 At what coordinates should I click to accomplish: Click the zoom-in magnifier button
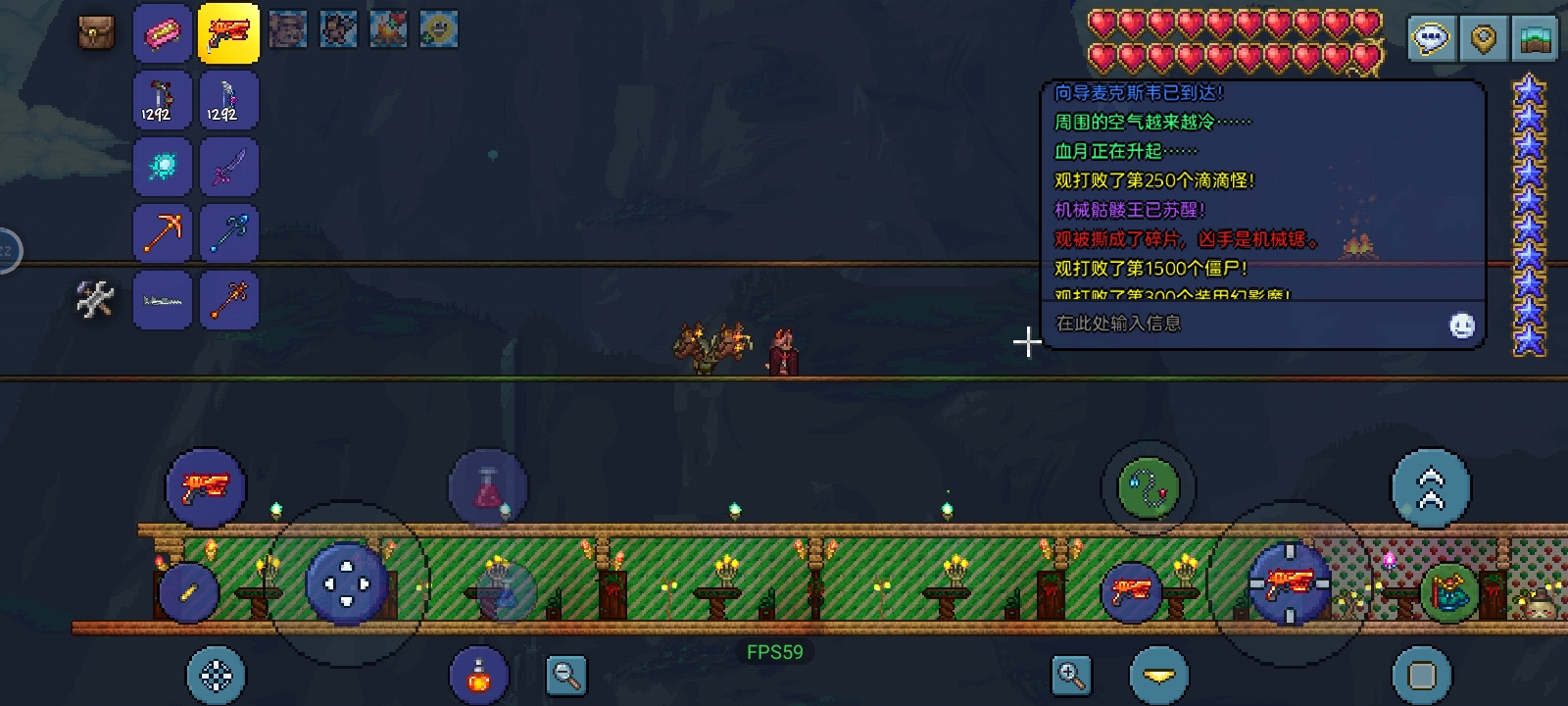[1071, 676]
